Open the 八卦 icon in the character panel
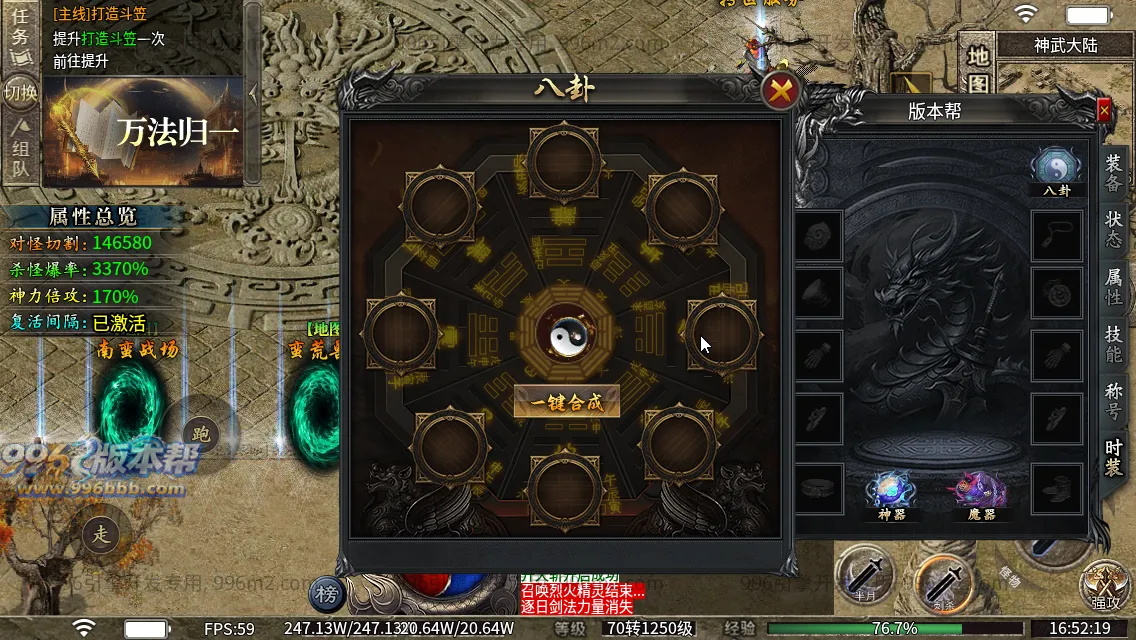Screen dimensions: 1136x640 1056,168
